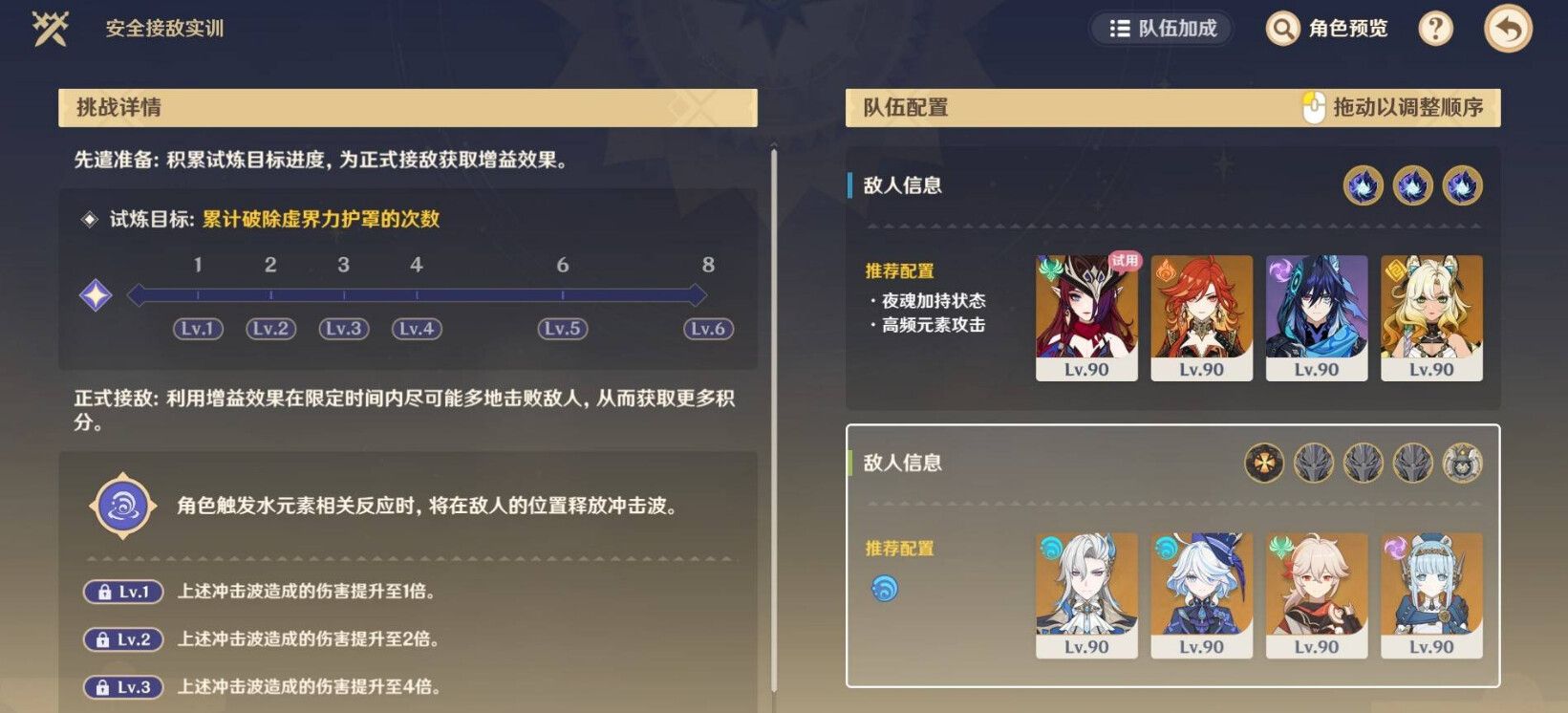Click the Lv.1 lock badge
Image resolution: width=1568 pixels, height=713 pixels.
122,591
